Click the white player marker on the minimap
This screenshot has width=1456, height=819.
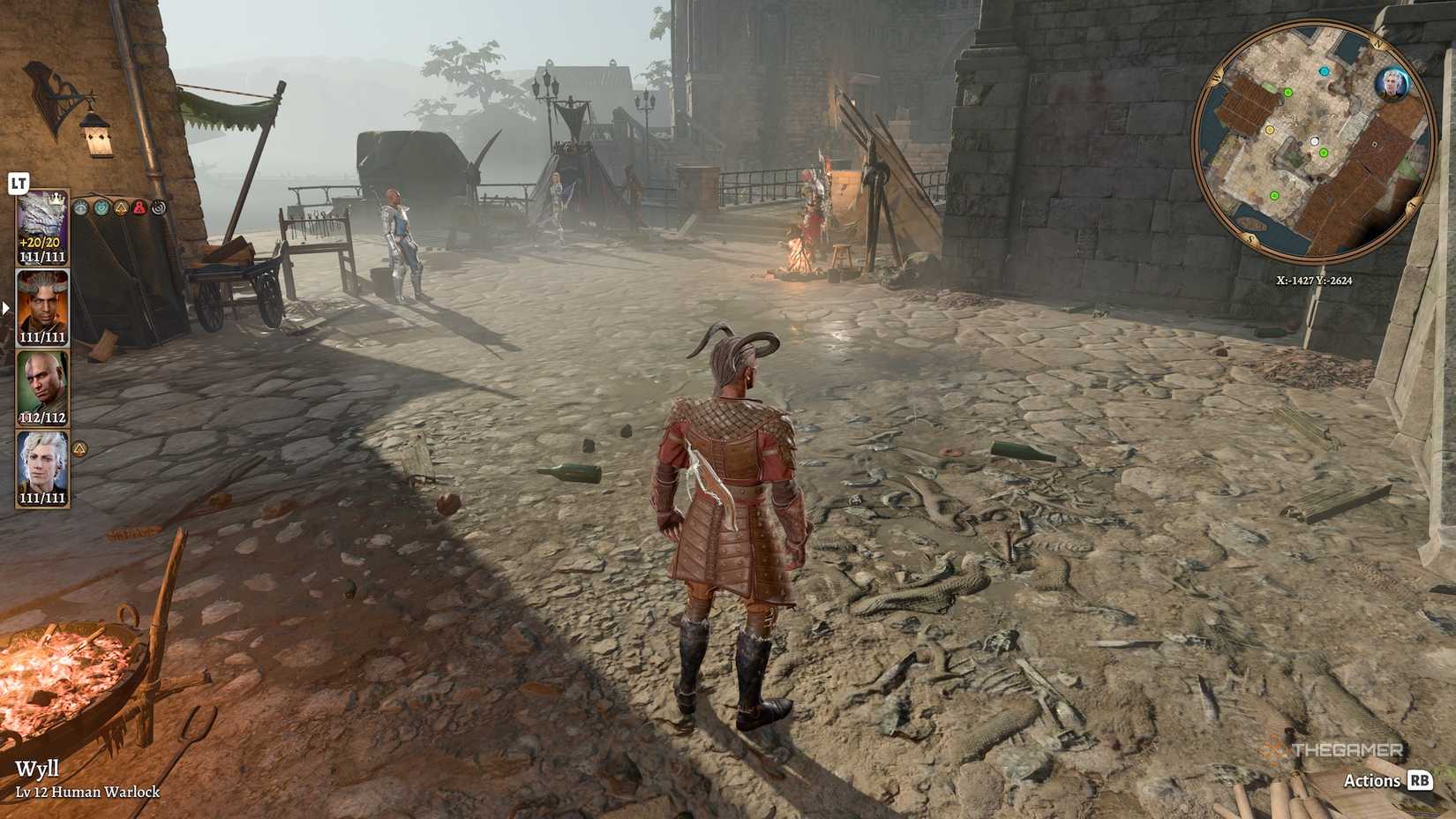point(1315,141)
